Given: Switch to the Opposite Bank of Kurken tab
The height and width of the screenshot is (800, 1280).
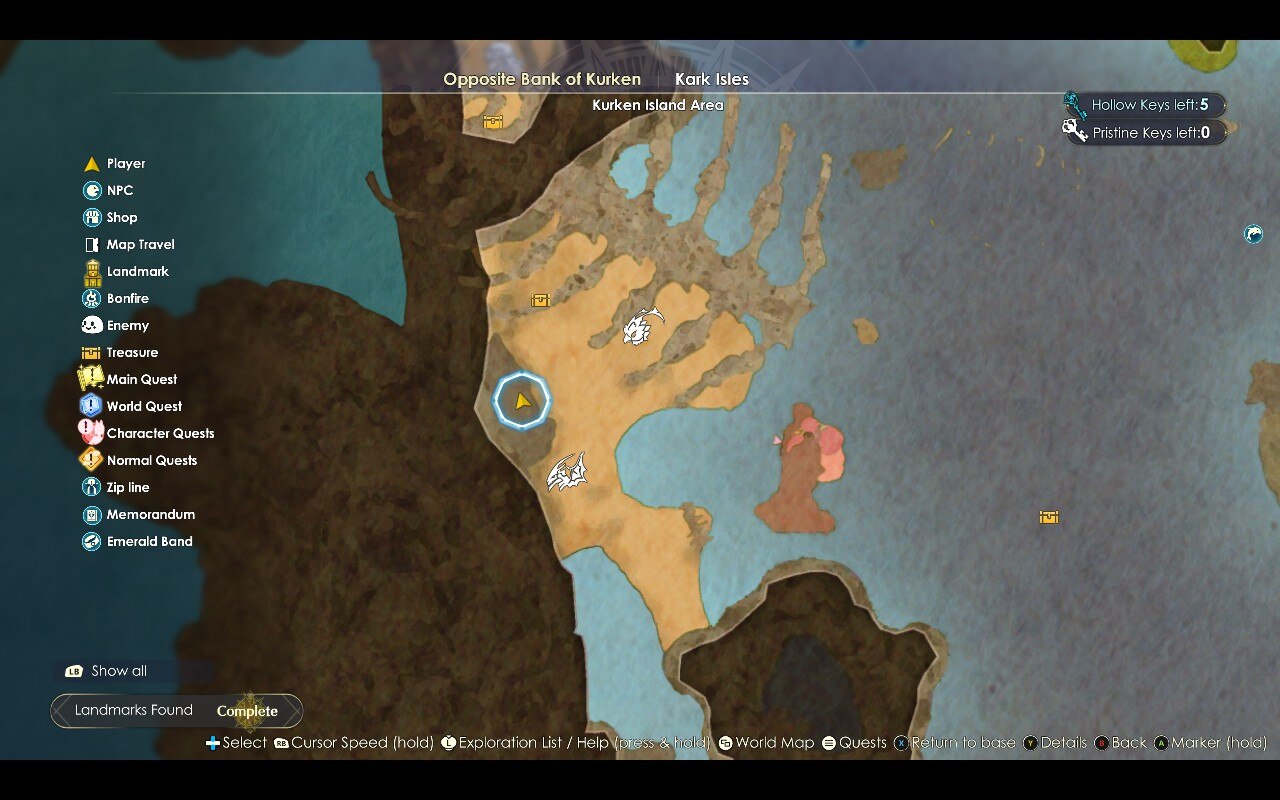Looking at the screenshot, I should (x=542, y=79).
